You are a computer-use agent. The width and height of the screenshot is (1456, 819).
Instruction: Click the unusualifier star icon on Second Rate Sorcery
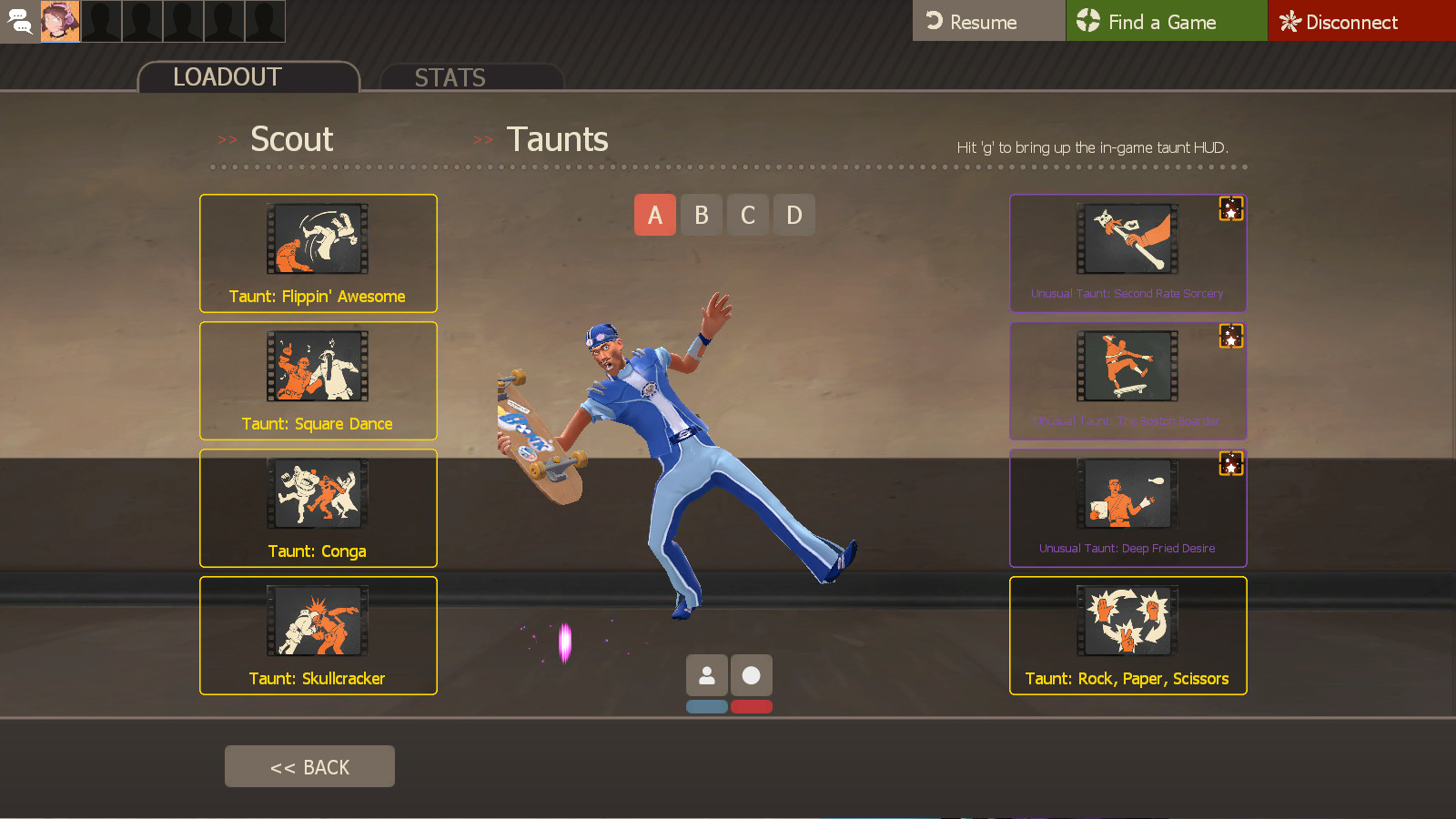1231,209
